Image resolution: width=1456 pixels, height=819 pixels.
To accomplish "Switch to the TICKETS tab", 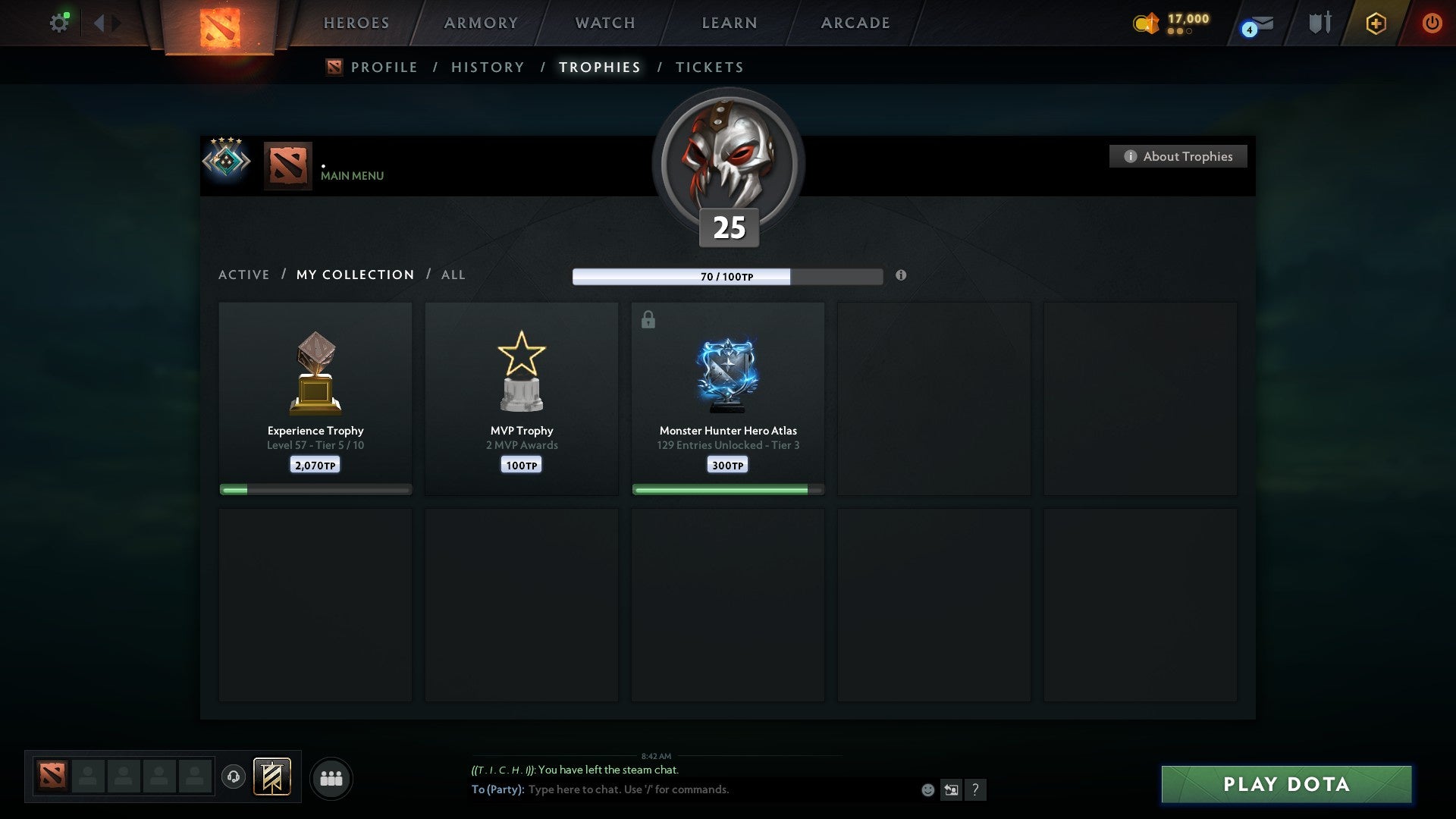I will coord(708,67).
